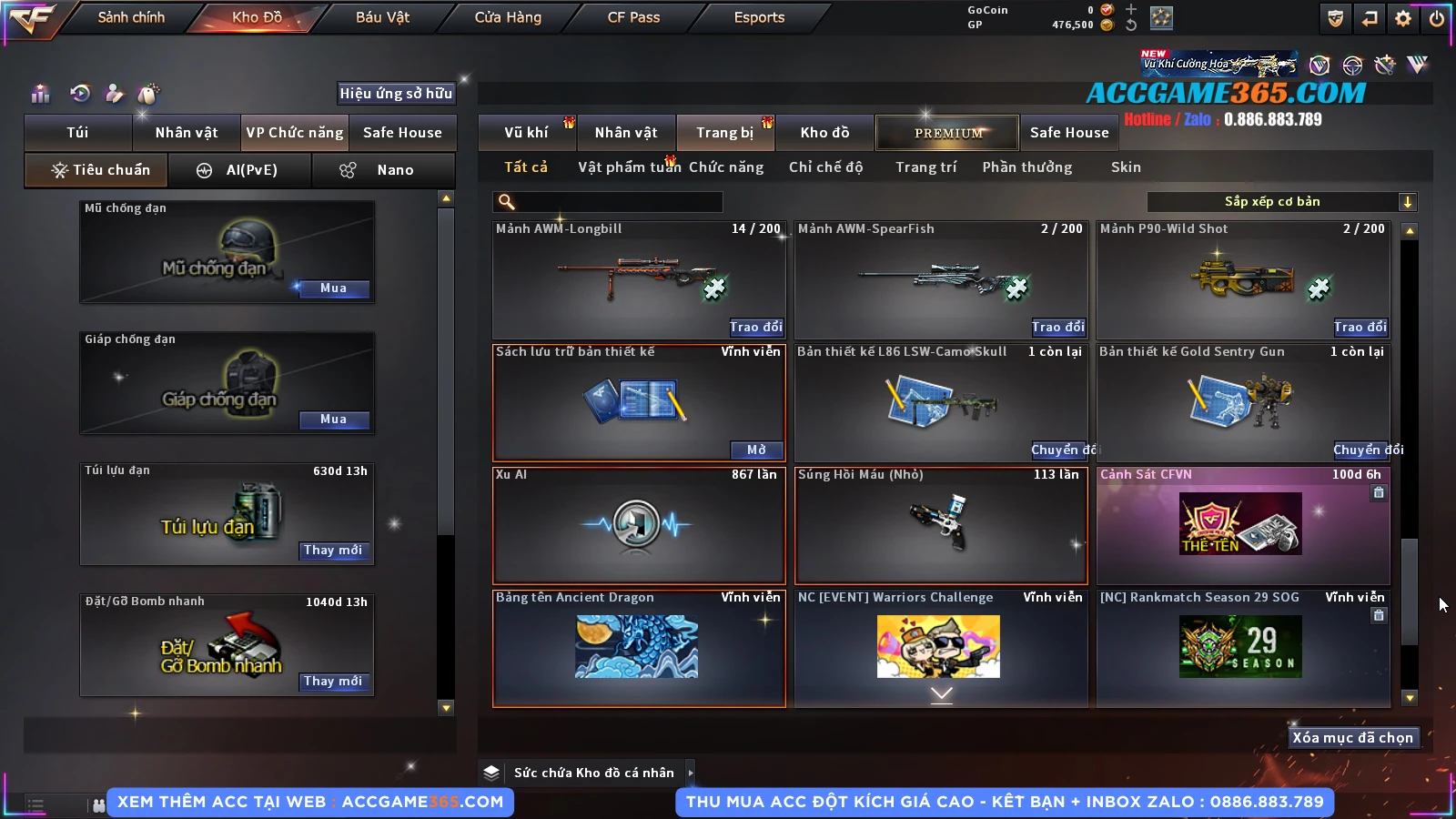Filter by Trang trí category

click(x=925, y=167)
